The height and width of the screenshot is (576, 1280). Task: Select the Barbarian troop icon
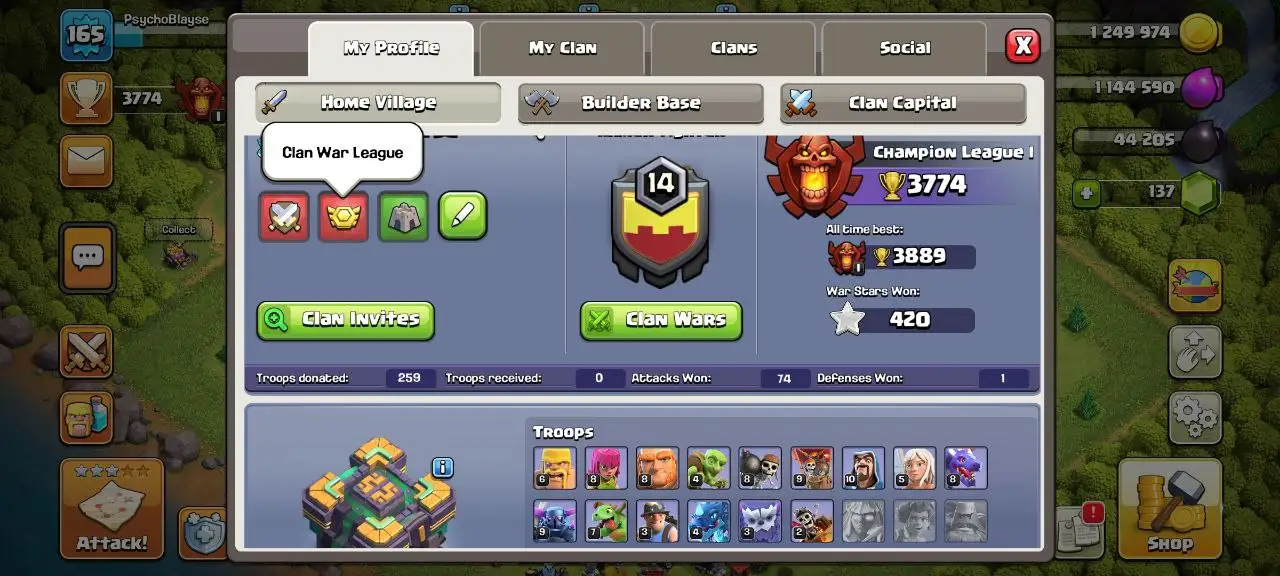point(554,468)
